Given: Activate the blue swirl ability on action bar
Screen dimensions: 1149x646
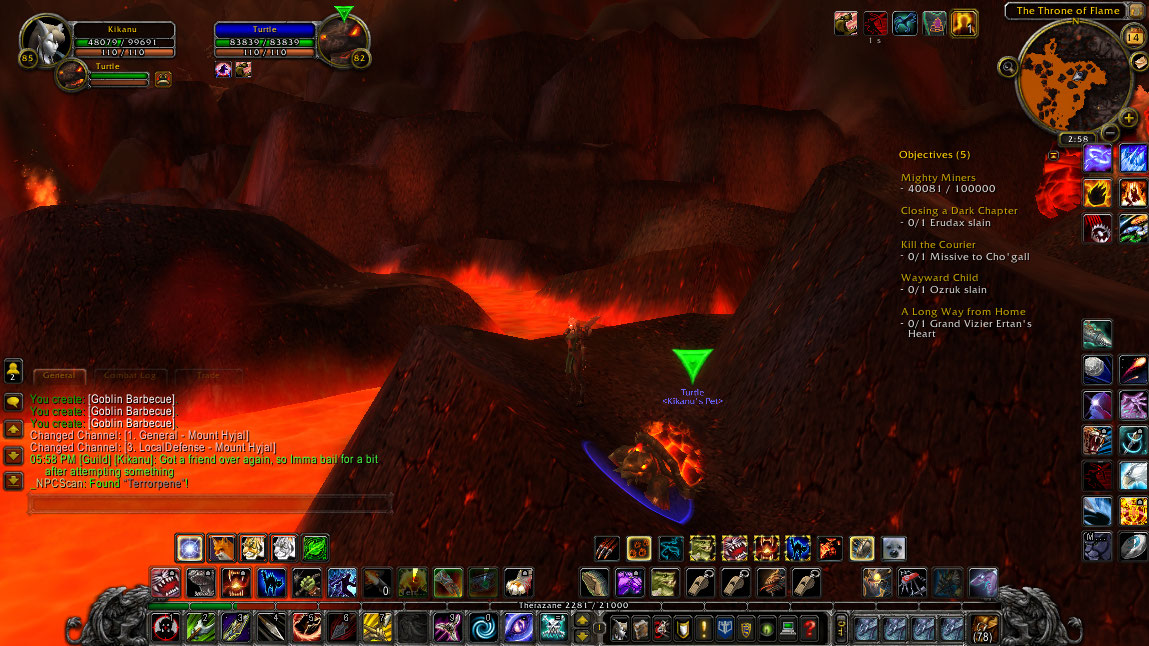Looking at the screenshot, I should coord(486,627).
